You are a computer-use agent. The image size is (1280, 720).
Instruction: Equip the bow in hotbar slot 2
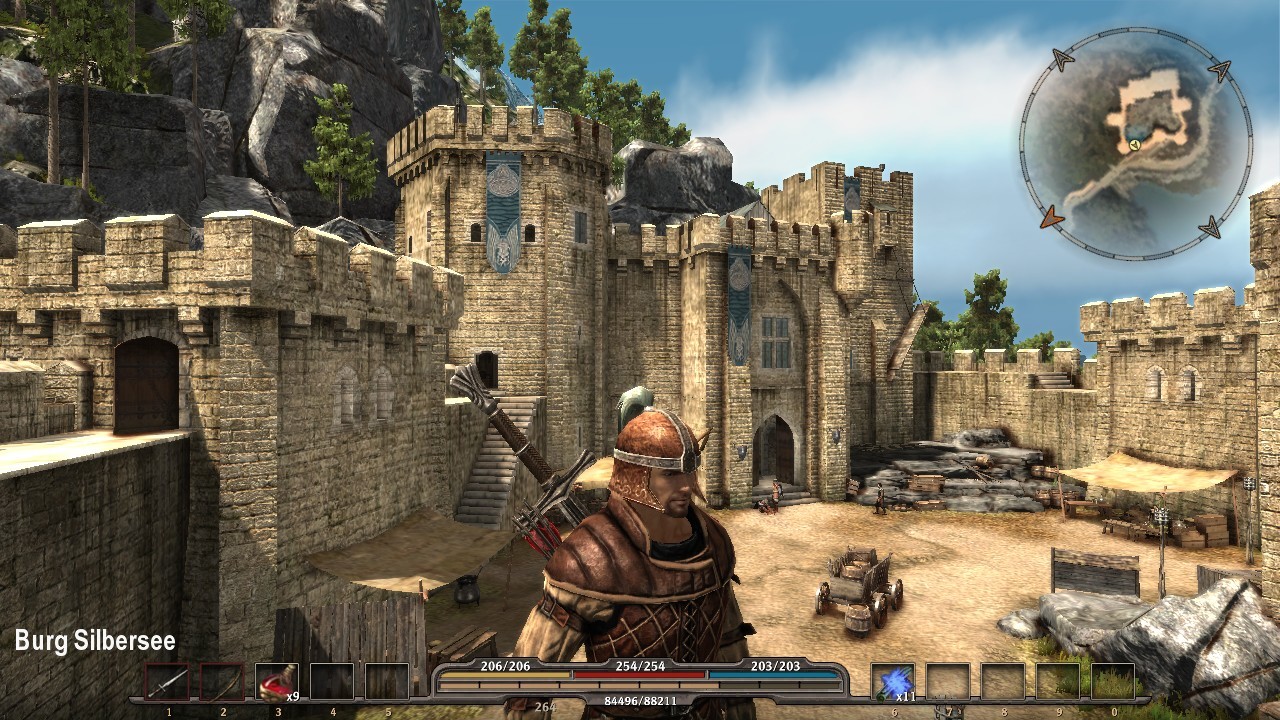tap(222, 681)
